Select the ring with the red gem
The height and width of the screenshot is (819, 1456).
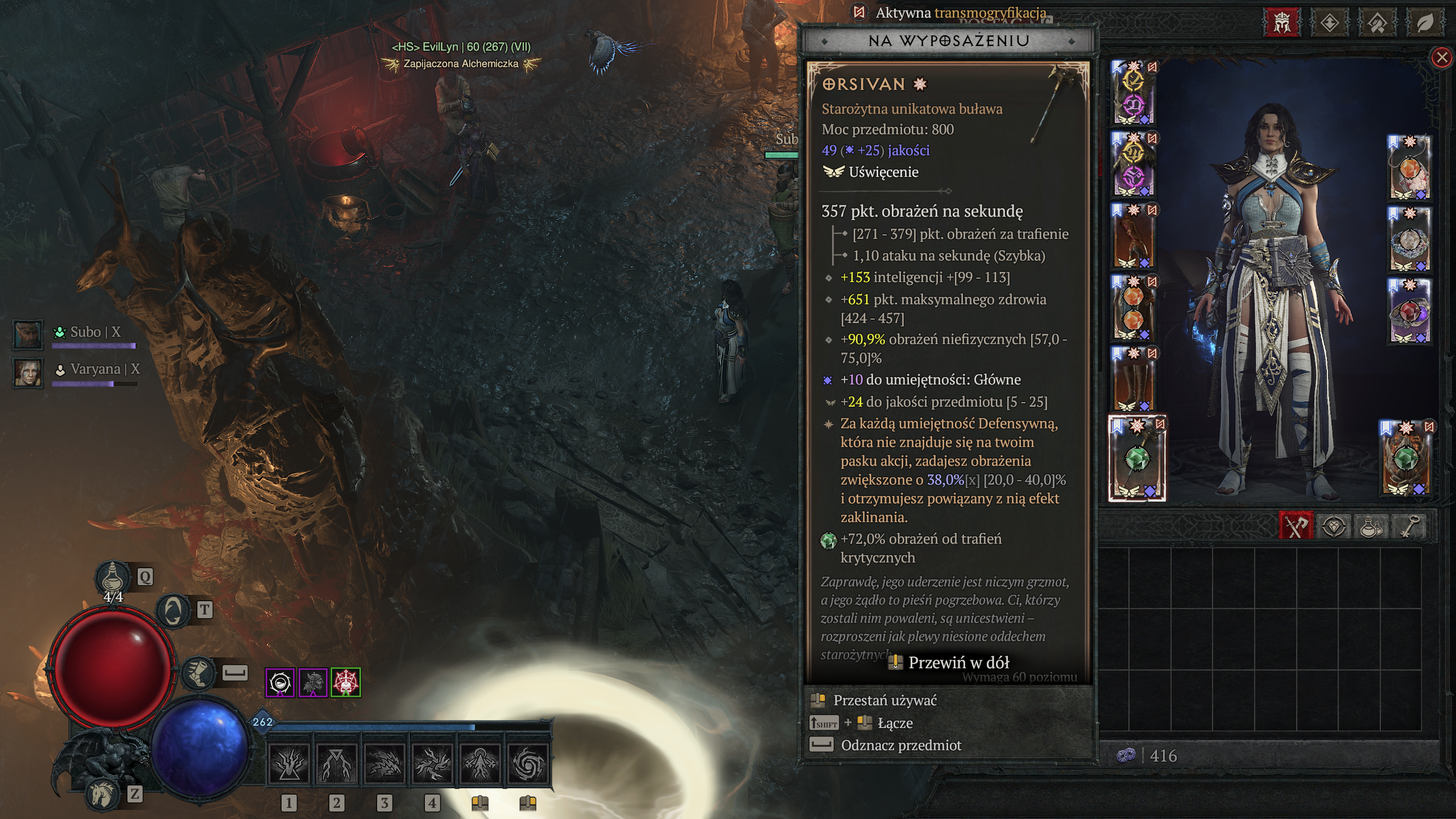tap(1409, 311)
